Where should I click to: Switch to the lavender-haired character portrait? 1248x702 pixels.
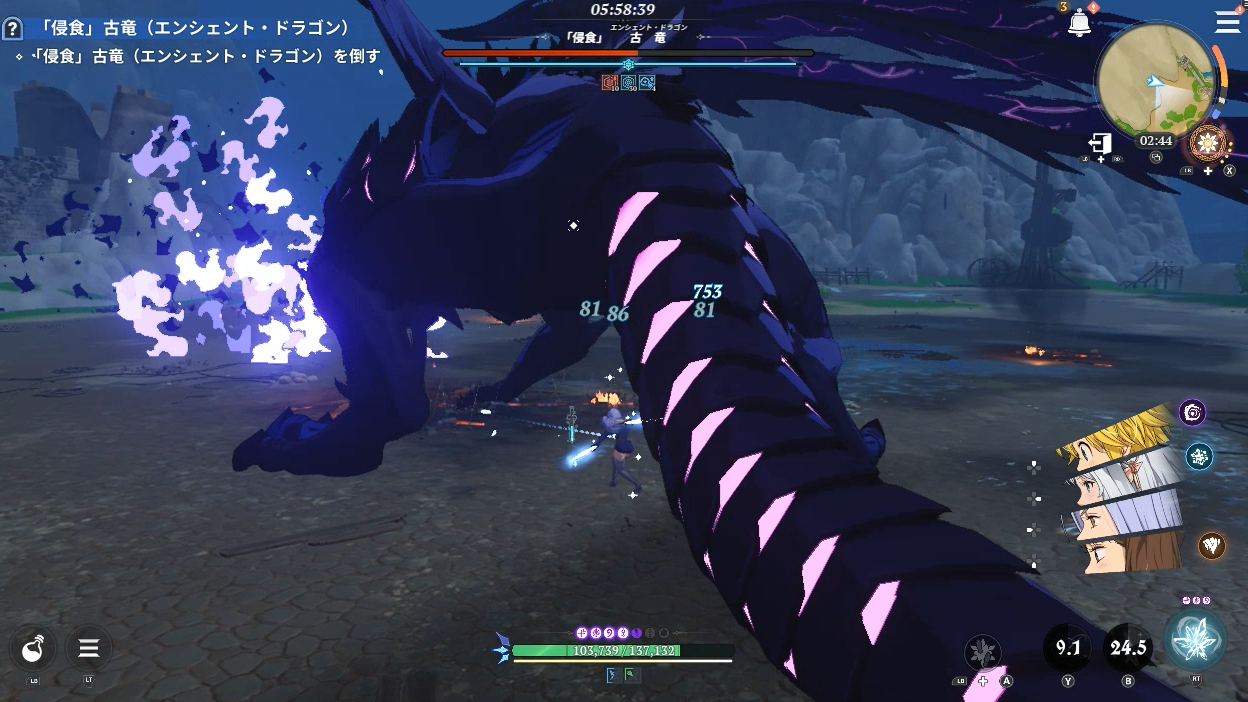point(1125,517)
